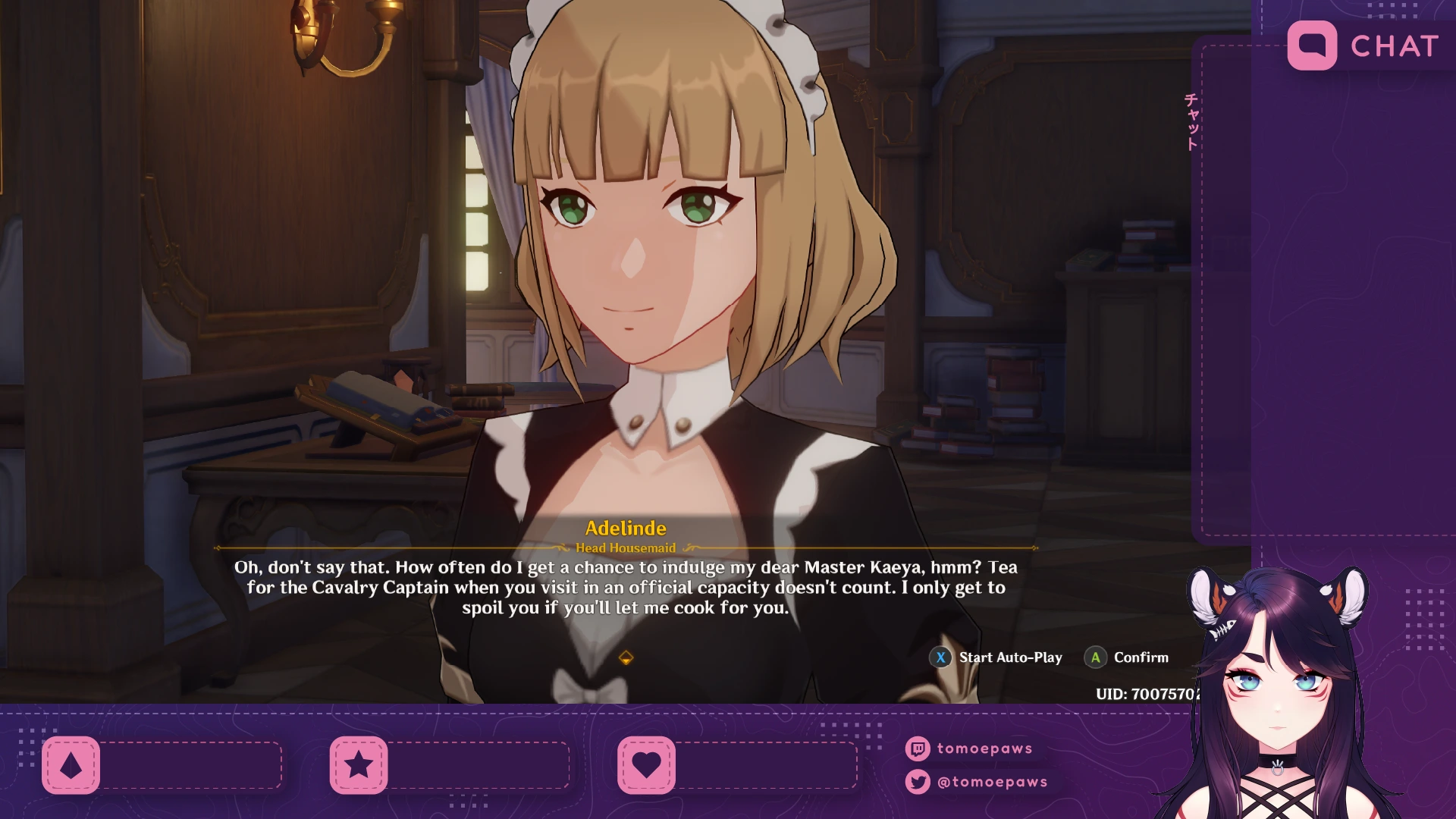Image resolution: width=1456 pixels, height=819 pixels.
Task: Open the @tomoepaws Twitter handle
Action: click(991, 782)
